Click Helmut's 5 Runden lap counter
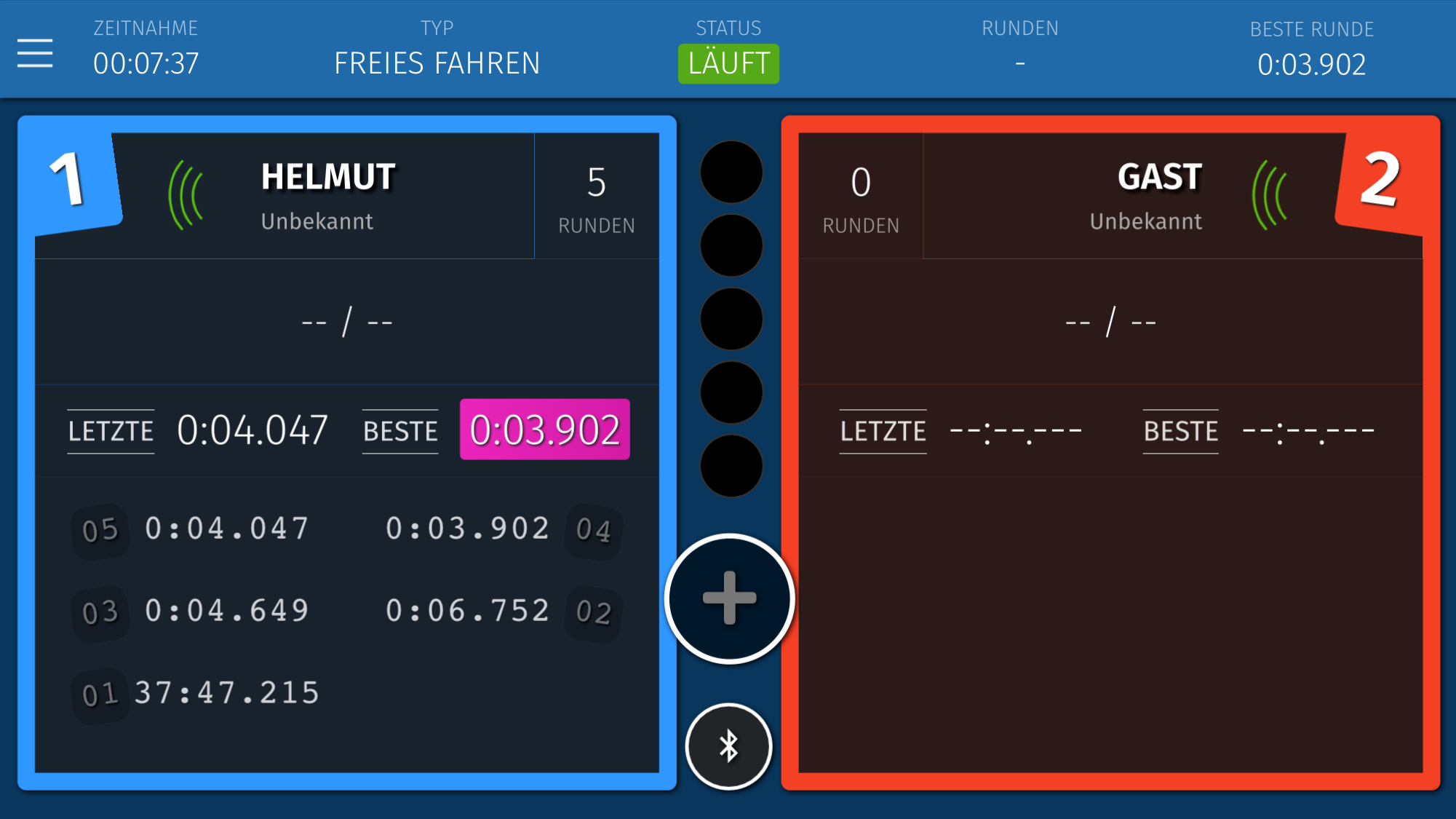This screenshot has height=819, width=1456. pyautogui.click(x=597, y=197)
